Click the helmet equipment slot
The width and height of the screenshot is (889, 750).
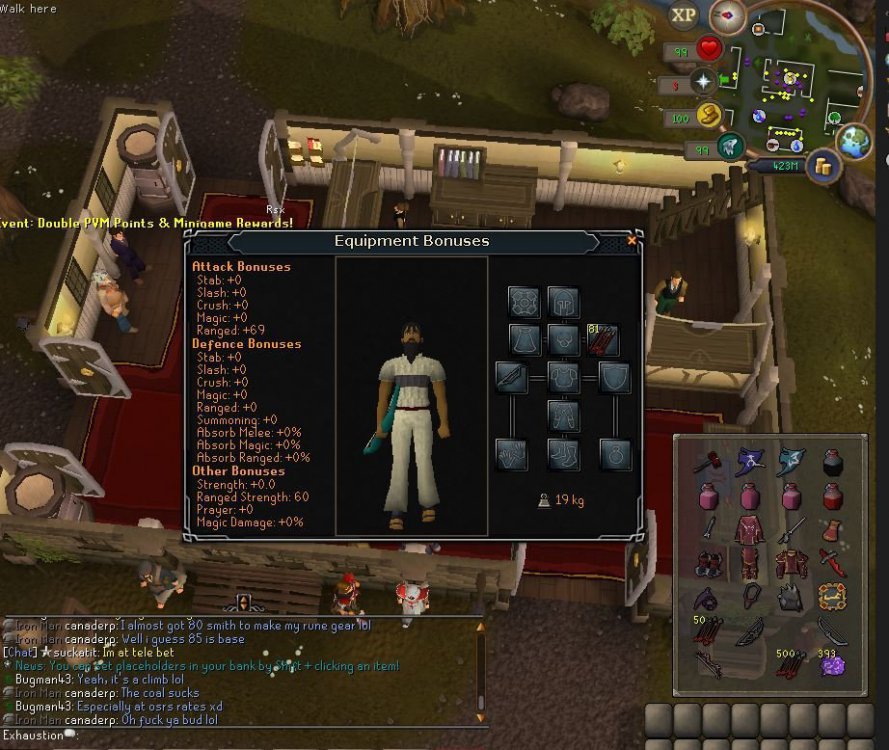coord(563,301)
